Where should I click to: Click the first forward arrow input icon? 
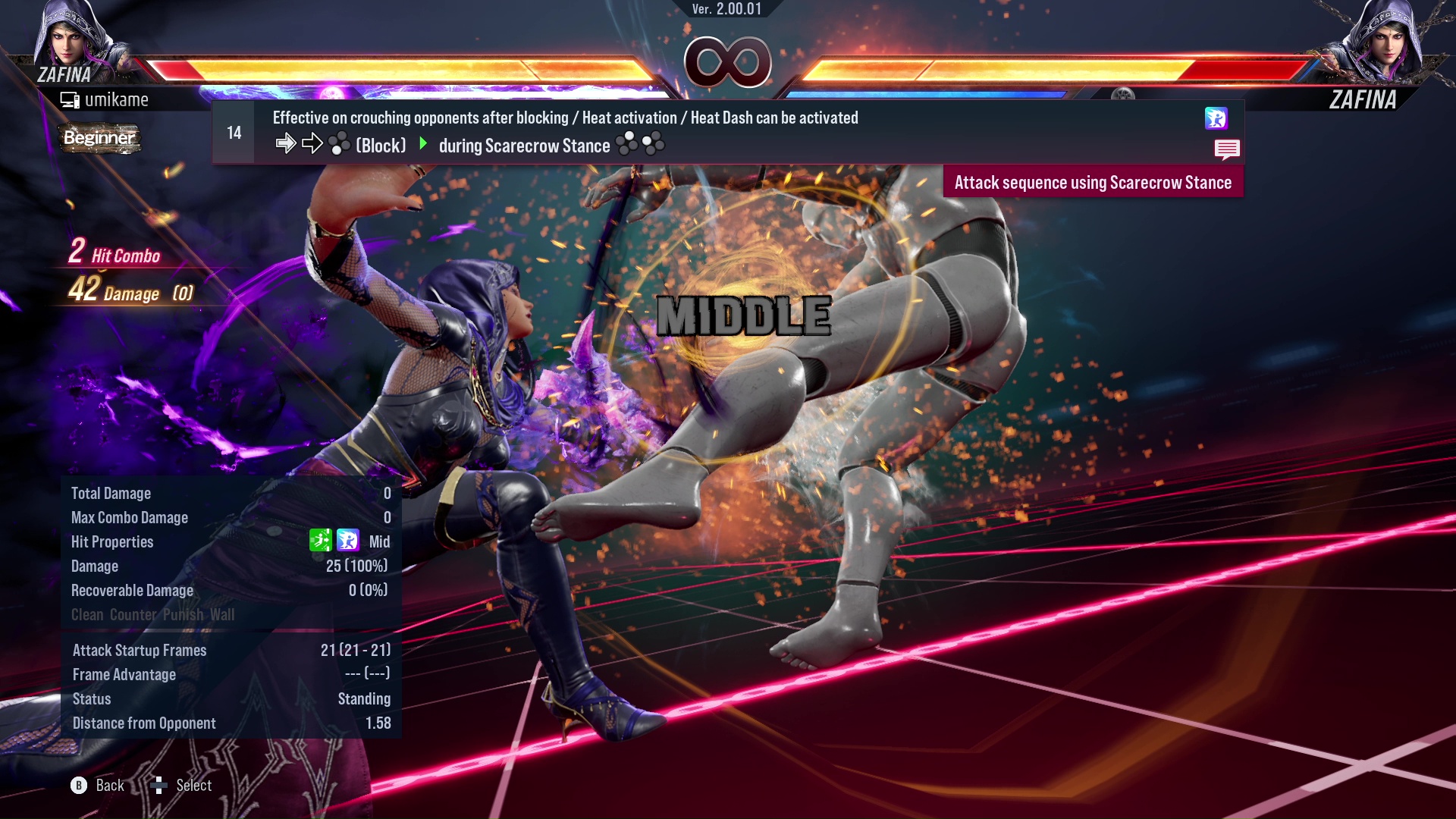(287, 143)
